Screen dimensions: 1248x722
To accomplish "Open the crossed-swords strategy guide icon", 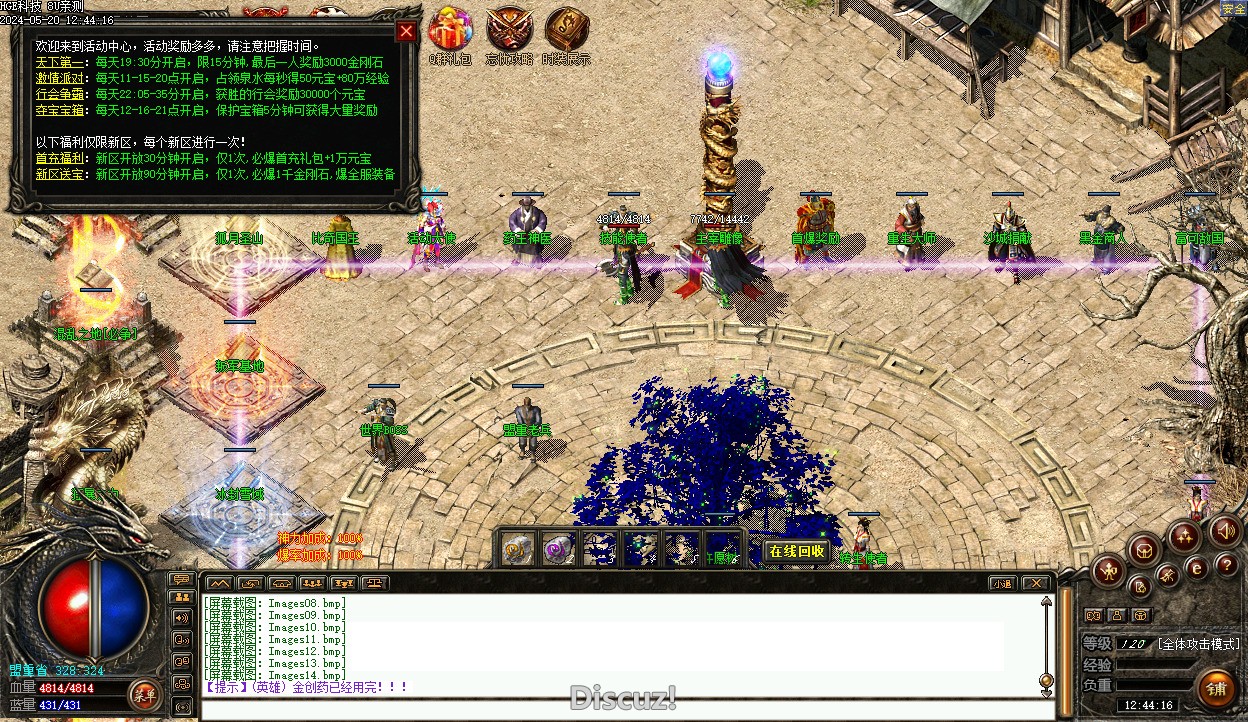I will [x=509, y=30].
